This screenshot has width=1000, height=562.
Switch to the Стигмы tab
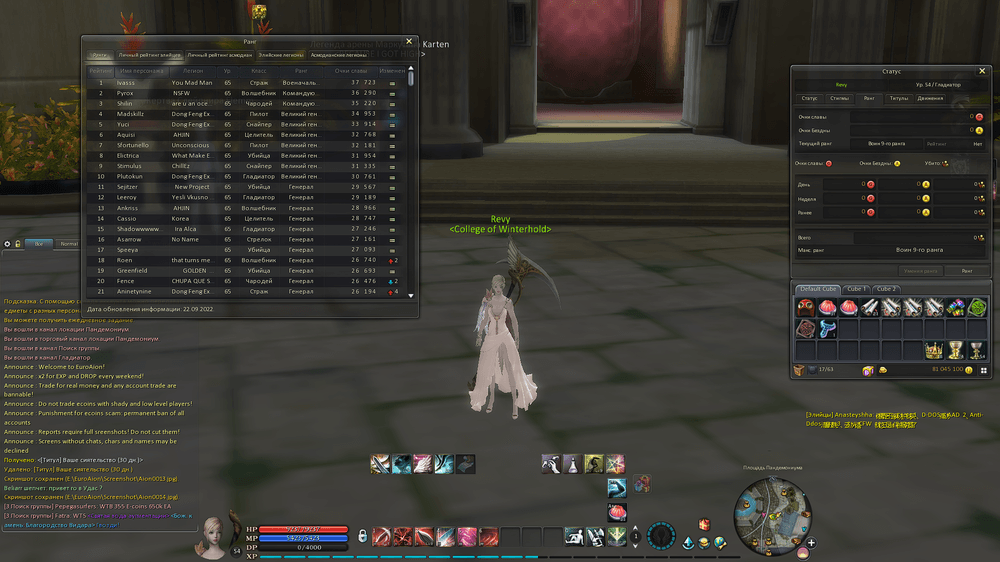click(x=840, y=98)
